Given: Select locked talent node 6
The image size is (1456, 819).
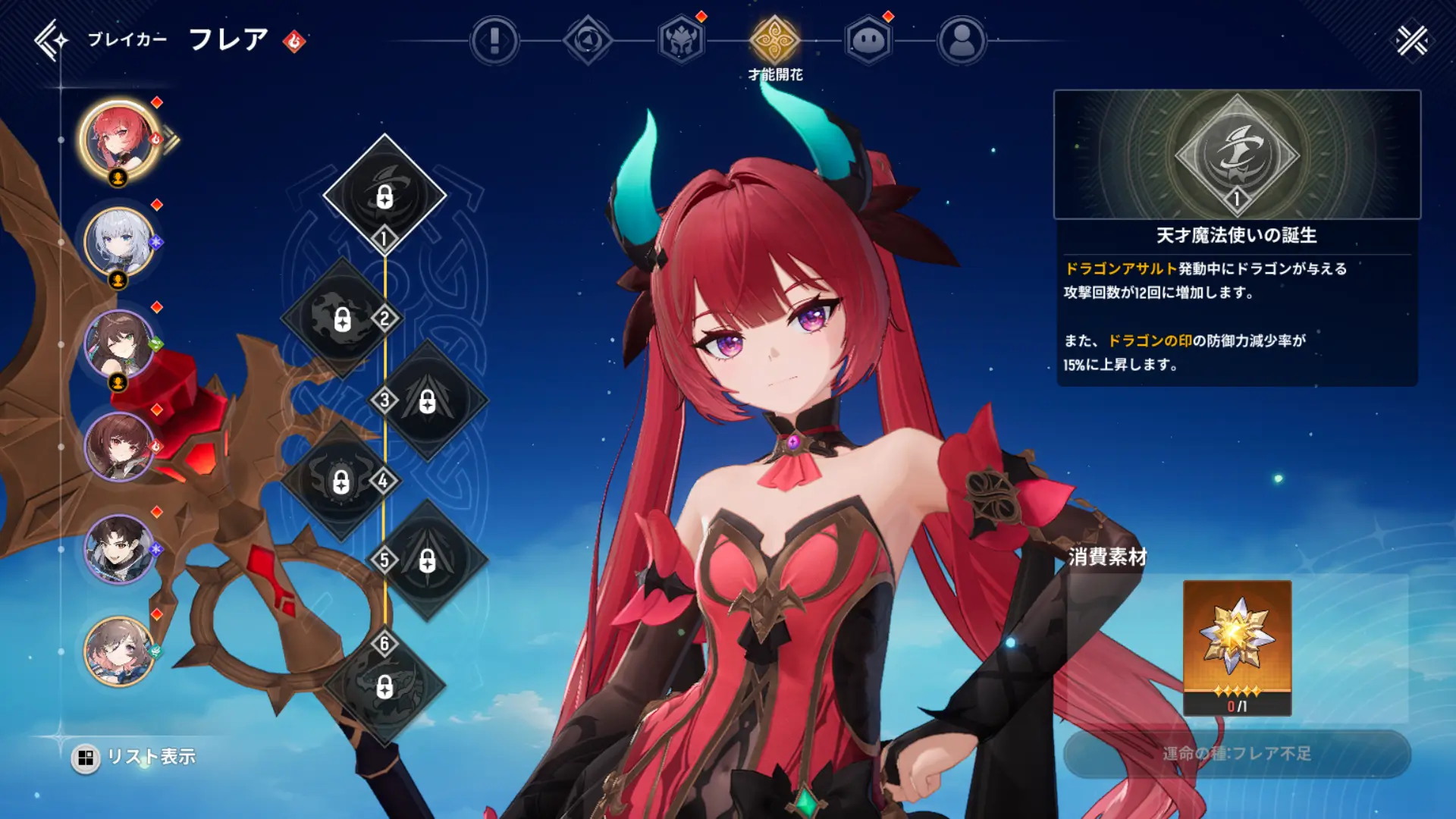Looking at the screenshot, I should coord(384,686).
